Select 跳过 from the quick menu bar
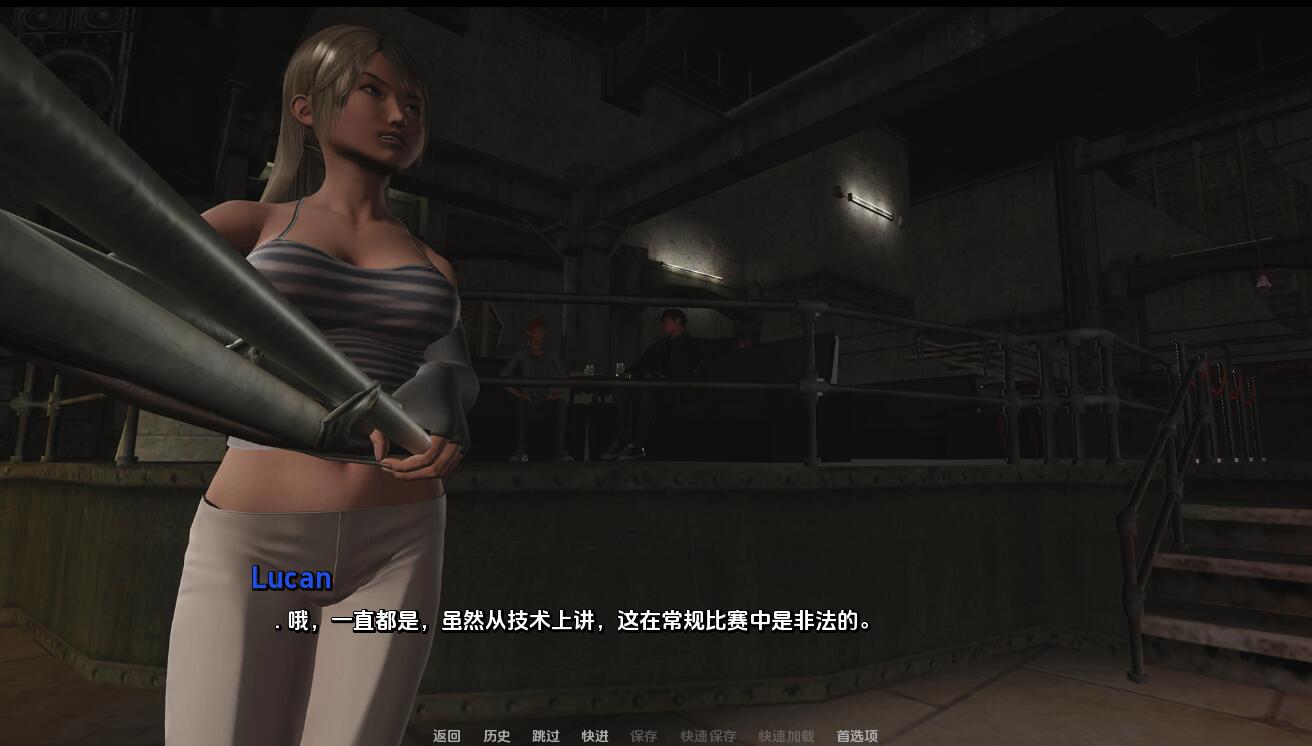 click(x=545, y=737)
